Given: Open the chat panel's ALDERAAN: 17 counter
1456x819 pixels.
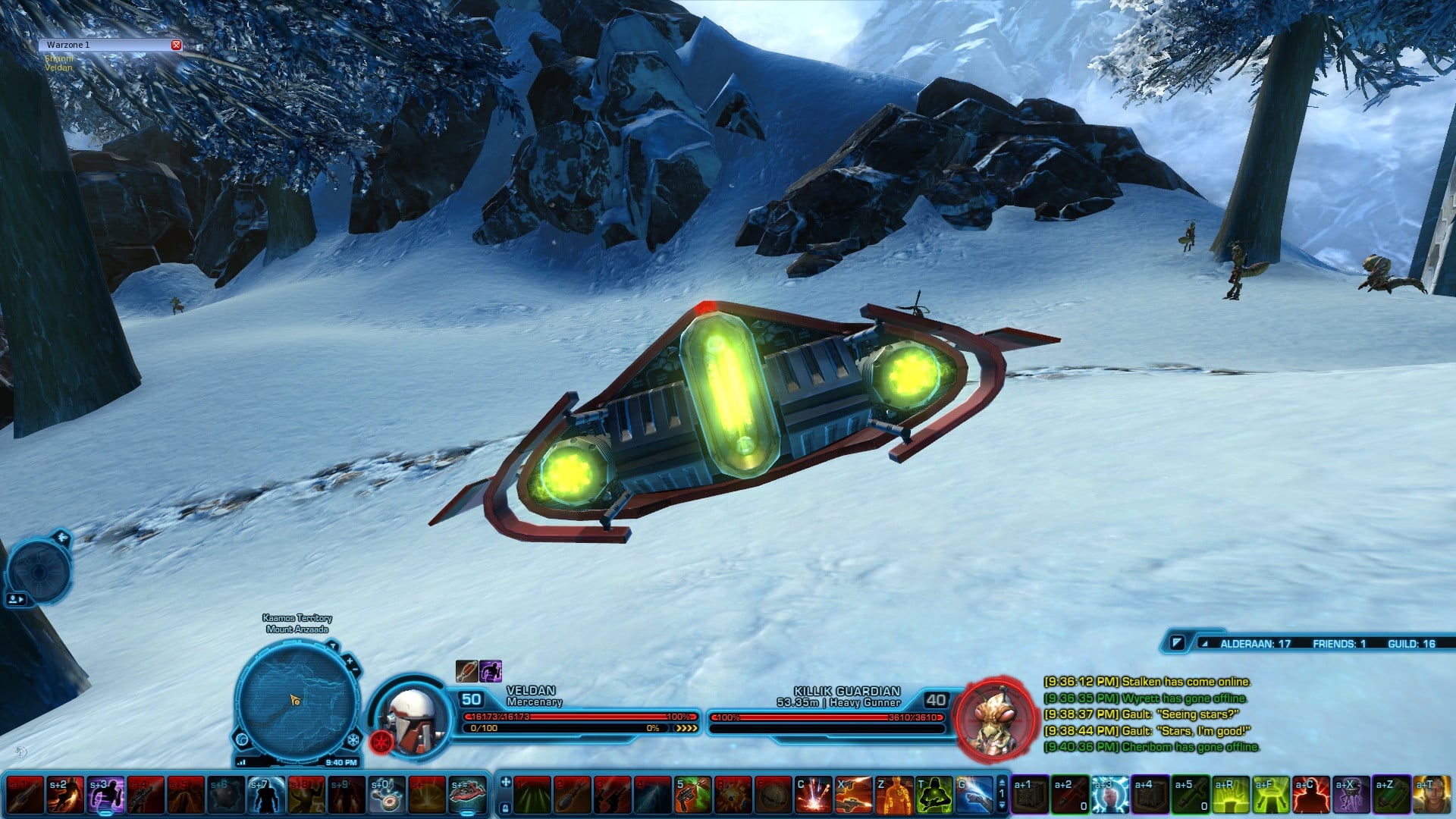Looking at the screenshot, I should click(1254, 644).
